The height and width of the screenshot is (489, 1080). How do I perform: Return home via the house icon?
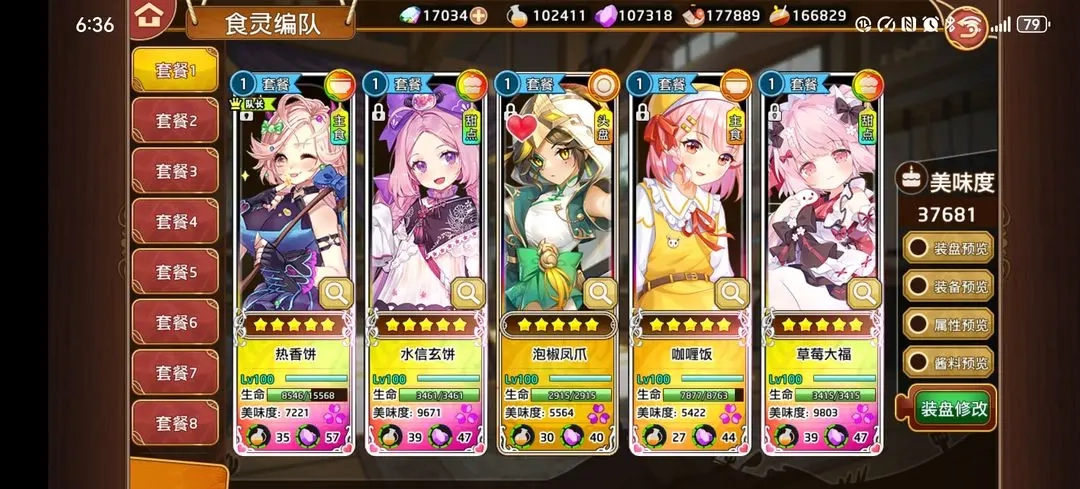[149, 16]
